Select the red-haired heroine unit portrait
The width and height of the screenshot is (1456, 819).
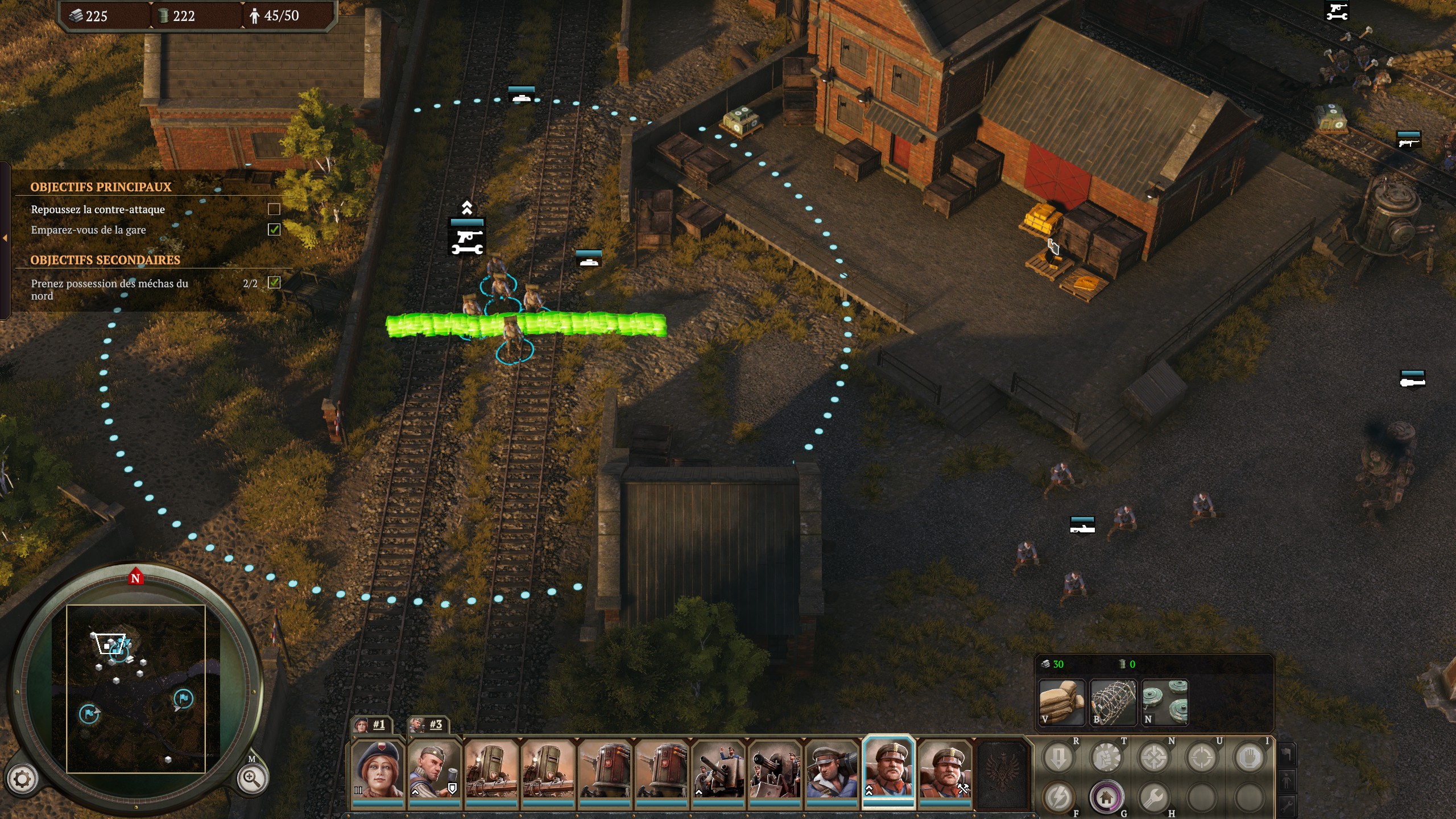pyautogui.click(x=377, y=769)
